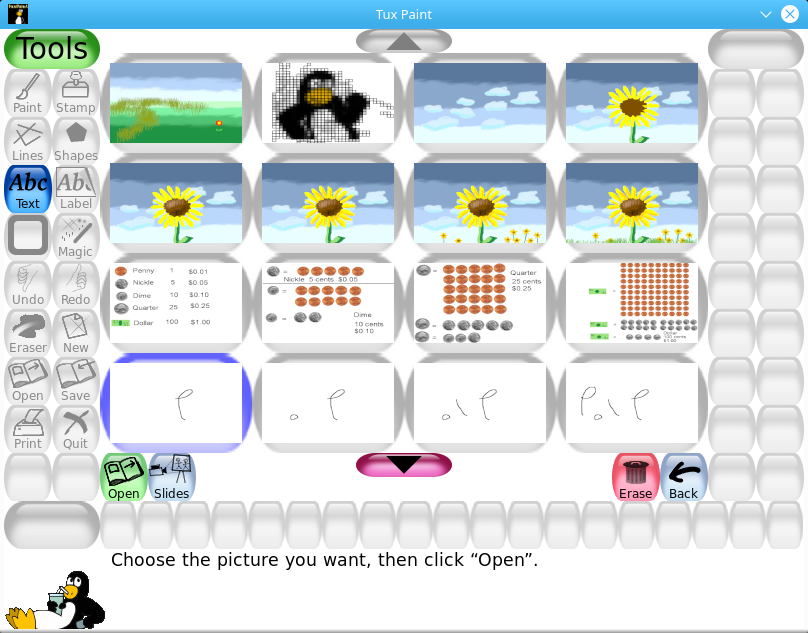808x633 pixels.
Task: Go Back to the drawing canvas
Action: click(684, 477)
